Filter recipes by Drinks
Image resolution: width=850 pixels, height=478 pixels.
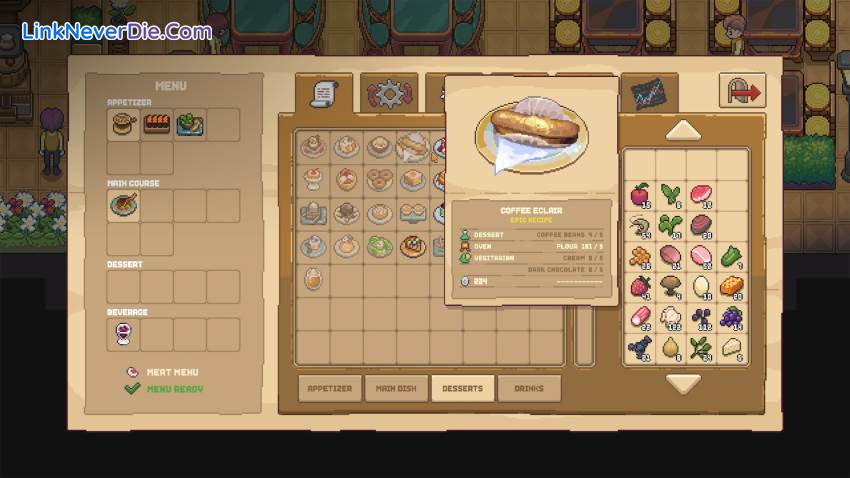coord(529,388)
